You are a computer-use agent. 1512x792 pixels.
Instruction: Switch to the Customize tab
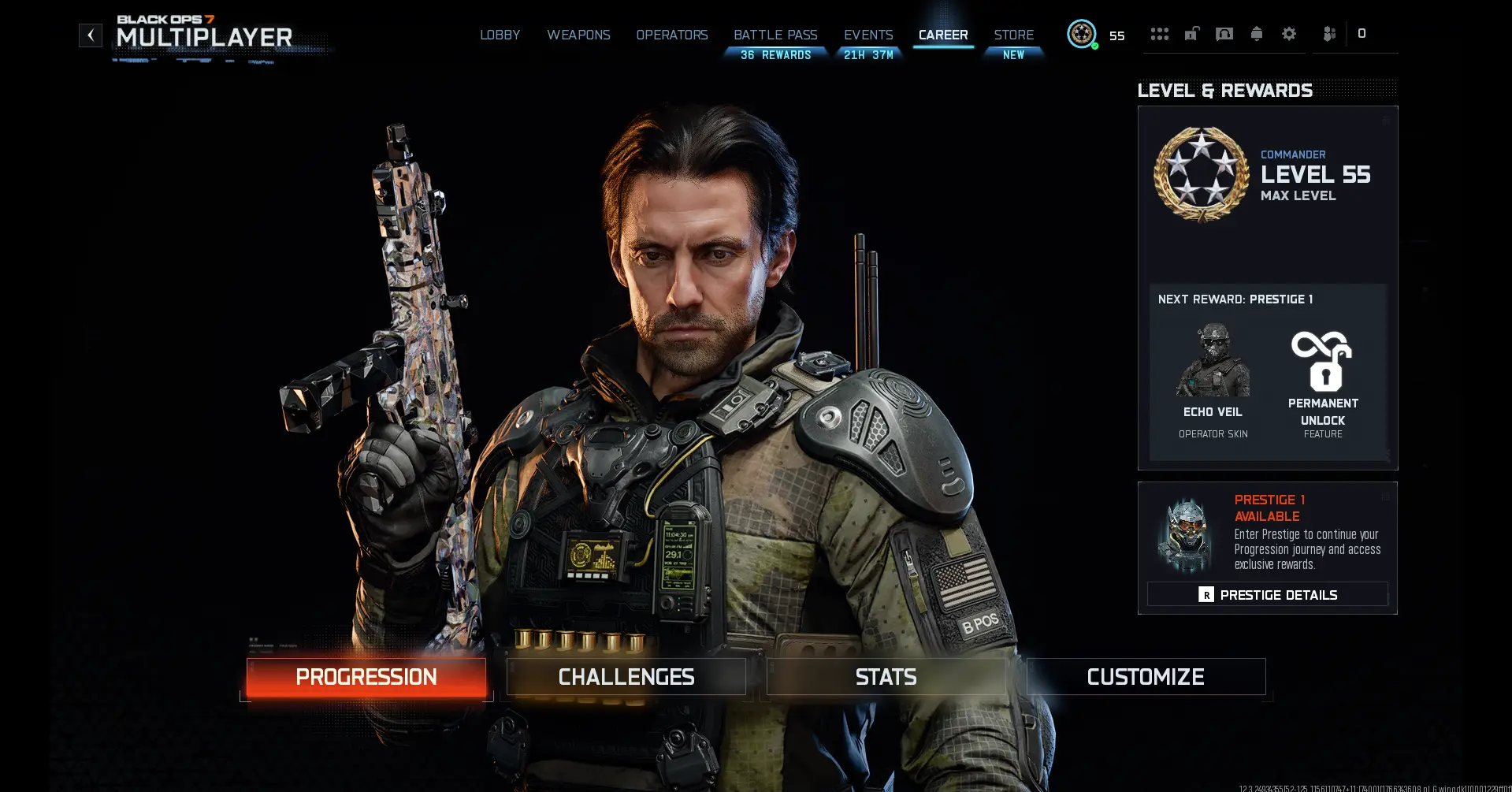pyautogui.click(x=1145, y=676)
